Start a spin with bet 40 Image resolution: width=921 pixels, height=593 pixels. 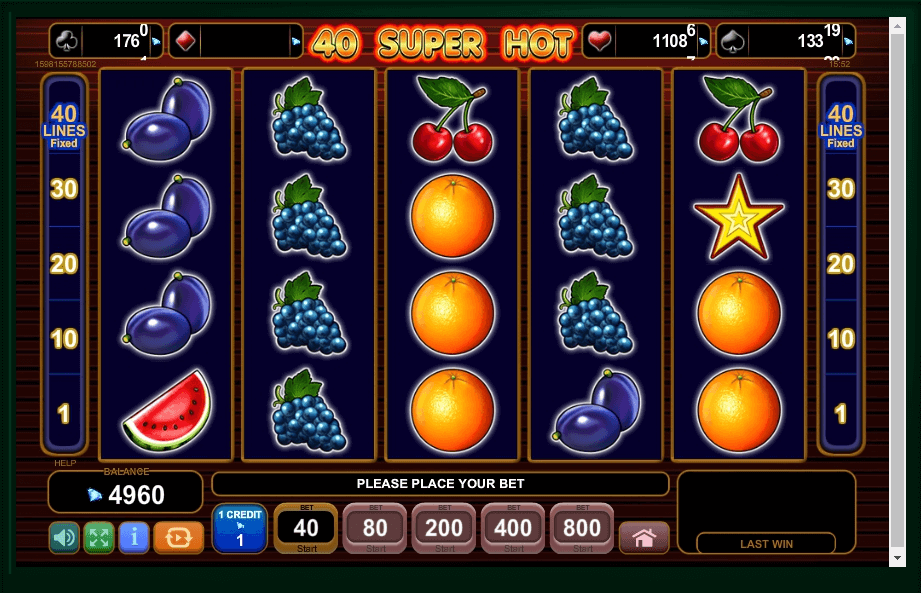pos(306,528)
